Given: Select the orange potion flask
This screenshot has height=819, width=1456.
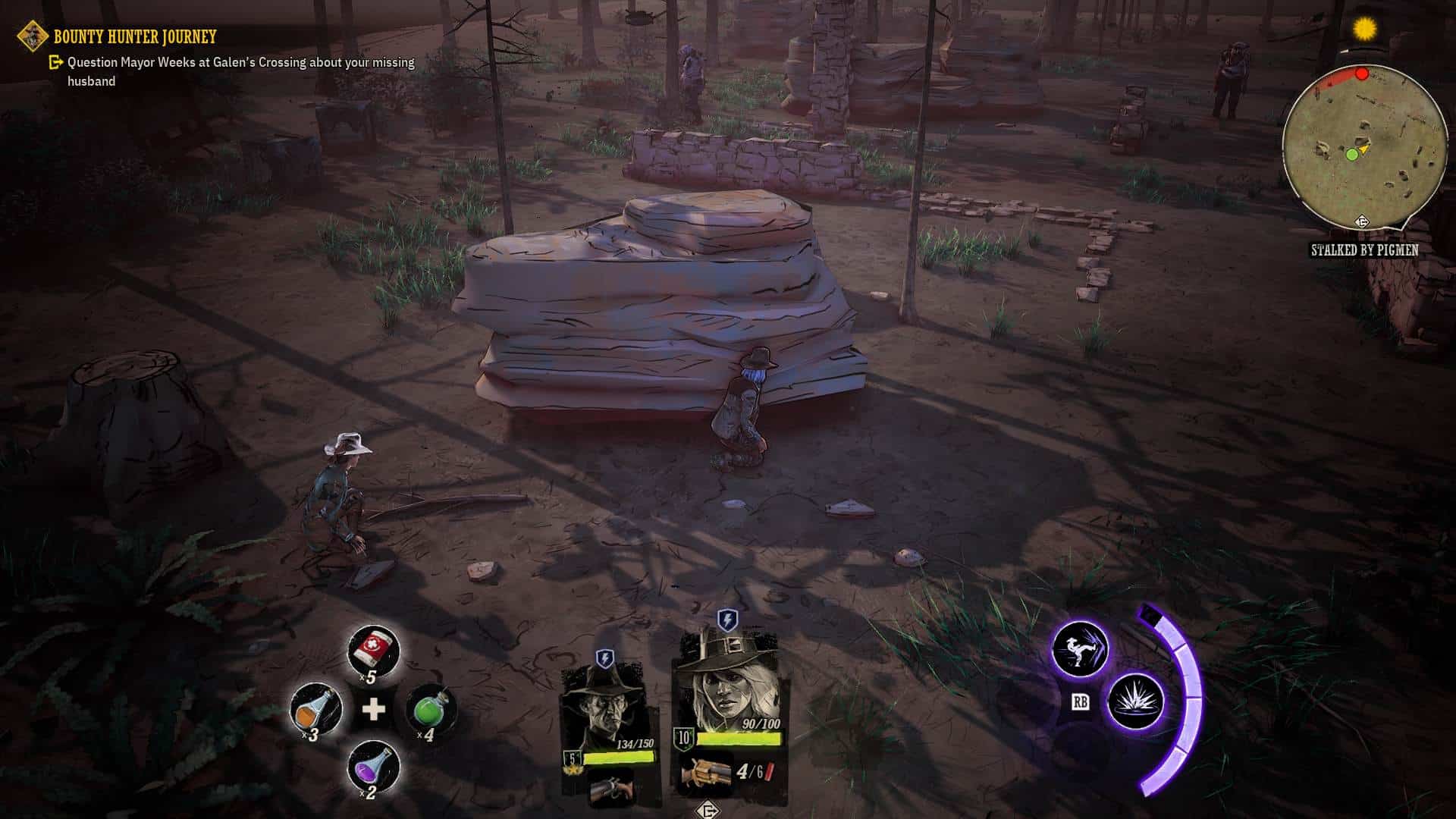Looking at the screenshot, I should pos(315,709).
